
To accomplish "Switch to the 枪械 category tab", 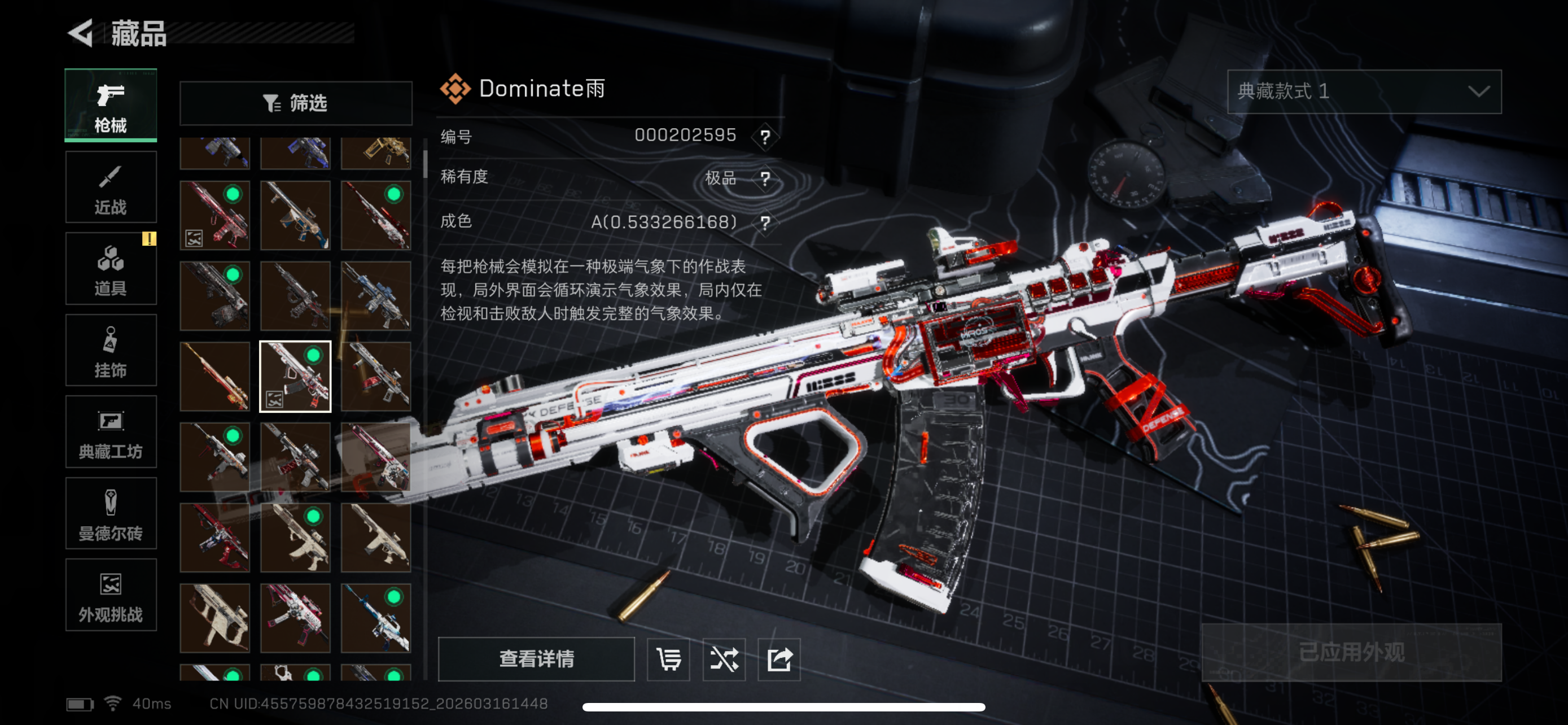I will point(111,106).
